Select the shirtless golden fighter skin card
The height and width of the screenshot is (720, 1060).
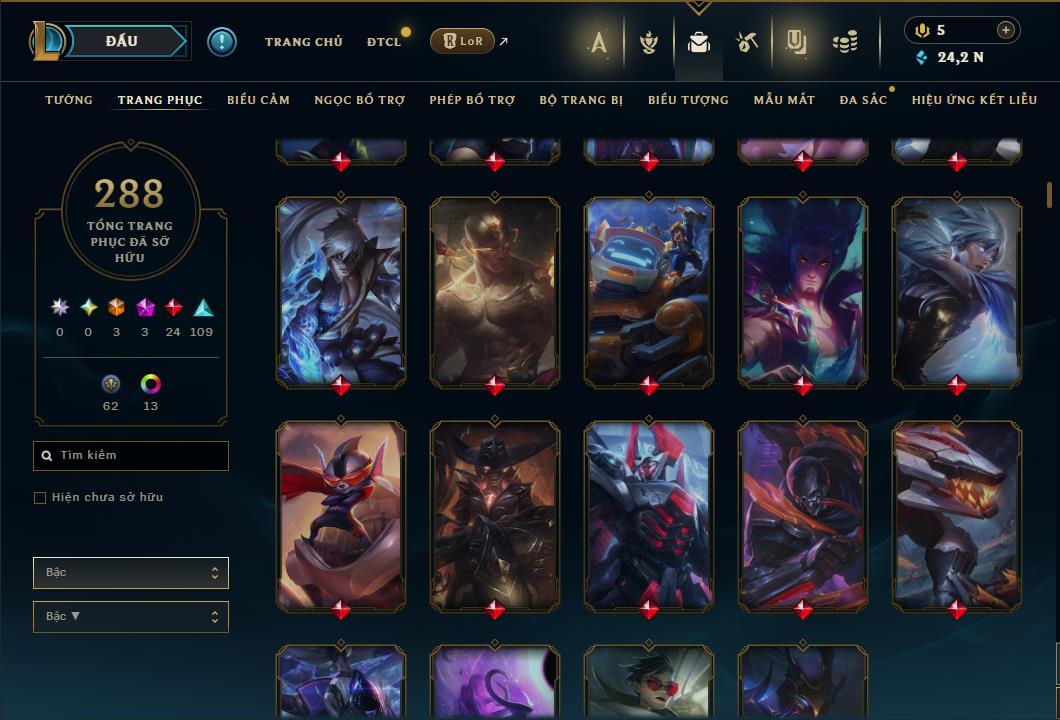[495, 291]
